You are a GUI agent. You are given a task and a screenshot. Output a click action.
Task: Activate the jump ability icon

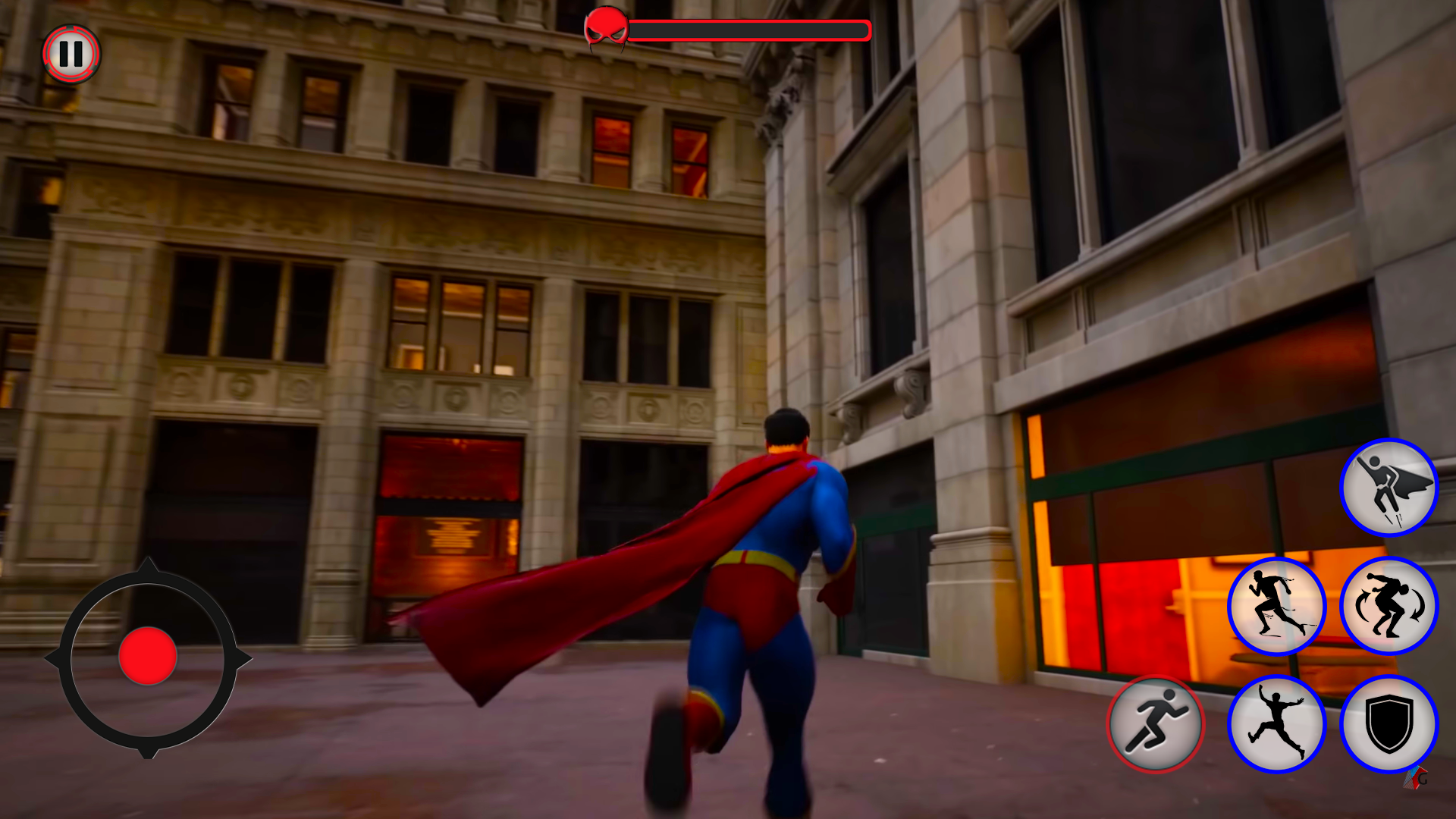coord(1279,724)
